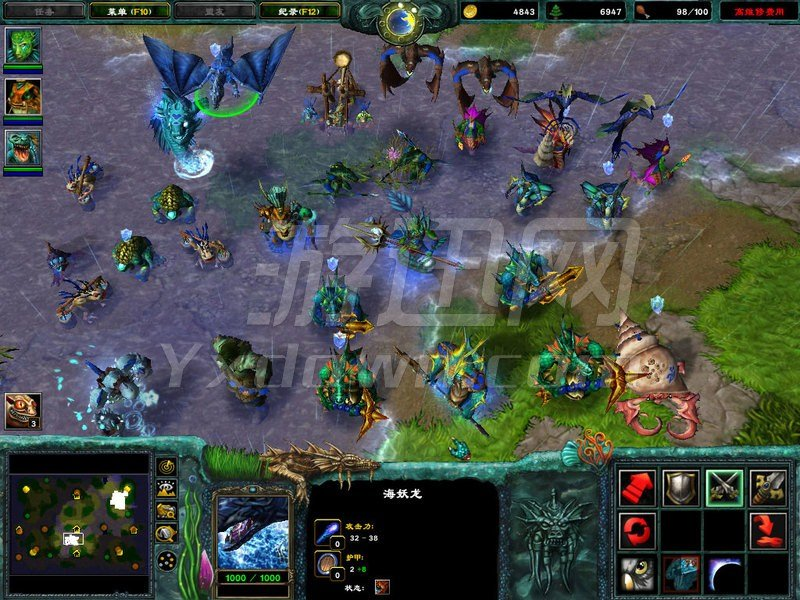The image size is (800, 600).
Task: Select the teal fanged monster hero portrait
Action: pyautogui.click(x=23, y=148)
